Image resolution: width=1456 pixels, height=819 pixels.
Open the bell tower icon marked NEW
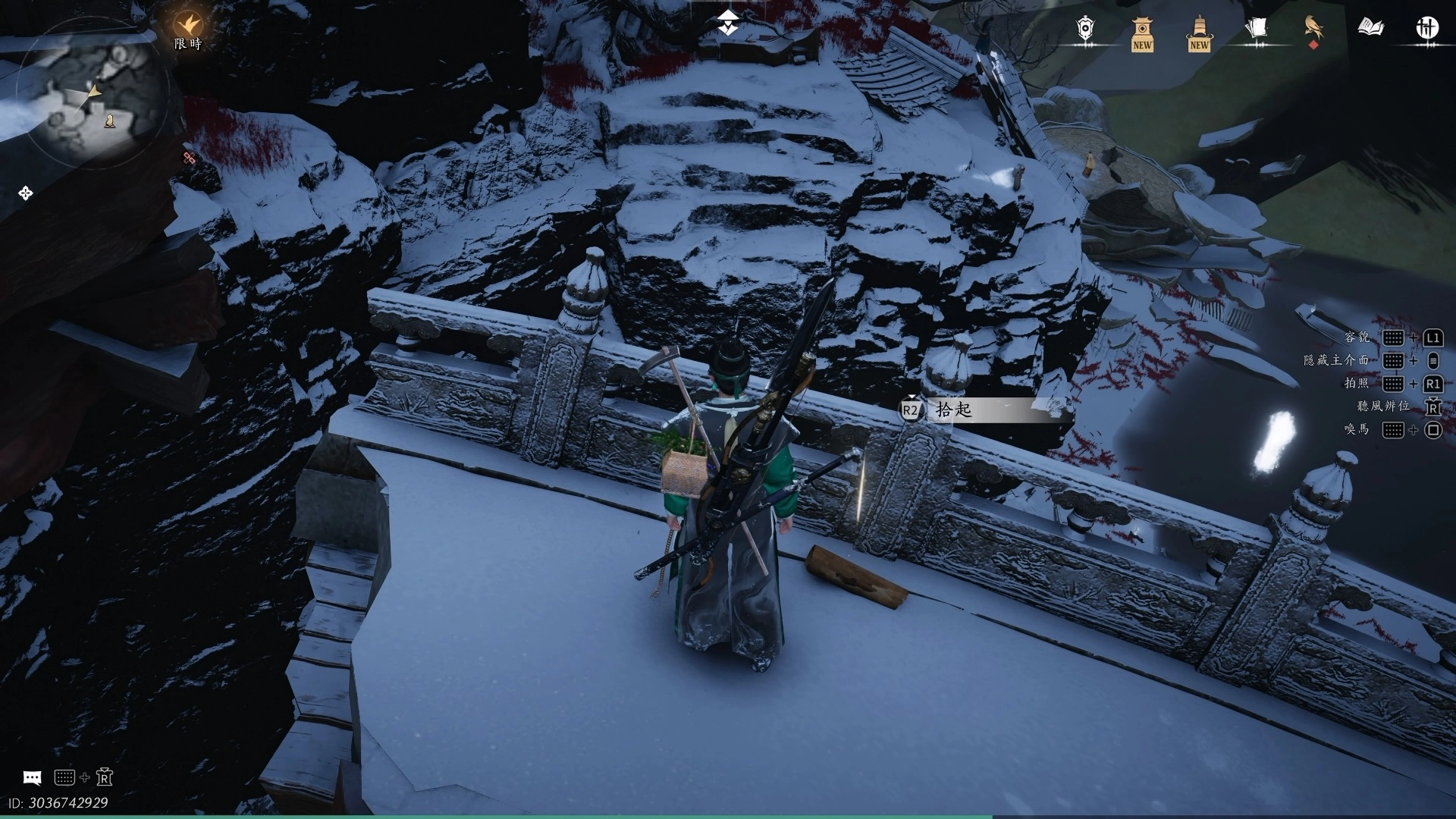click(1199, 33)
